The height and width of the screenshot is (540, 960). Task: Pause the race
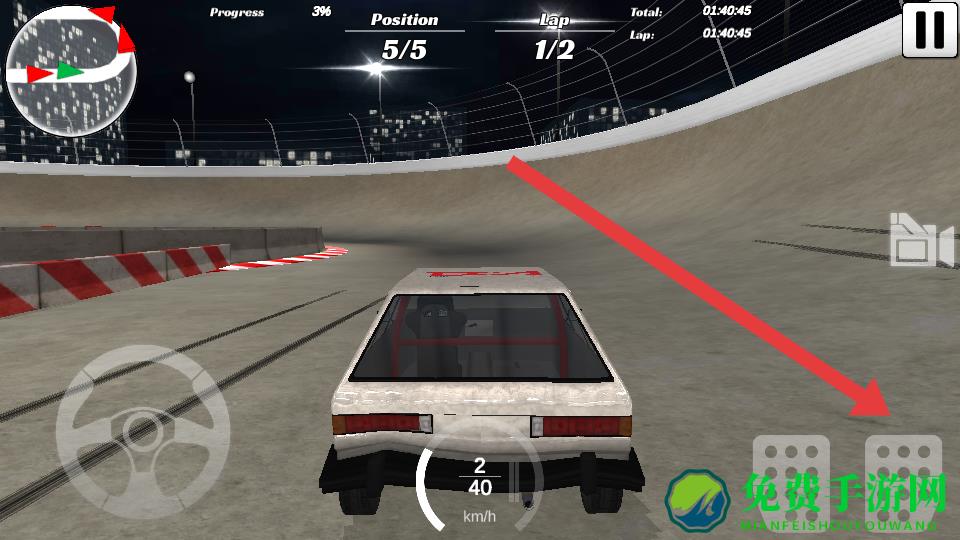[930, 30]
